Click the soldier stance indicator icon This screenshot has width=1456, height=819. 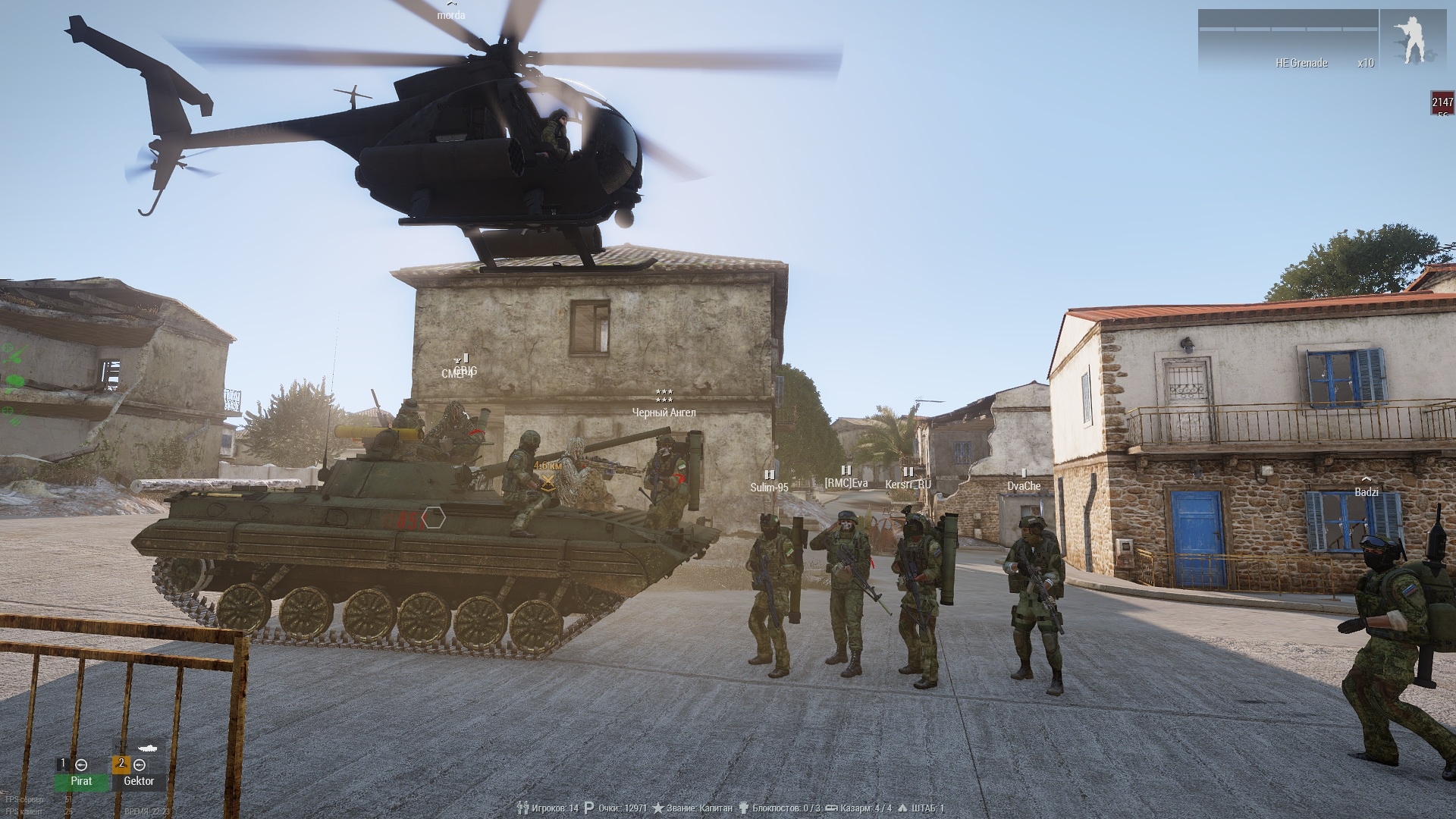pos(1412,41)
